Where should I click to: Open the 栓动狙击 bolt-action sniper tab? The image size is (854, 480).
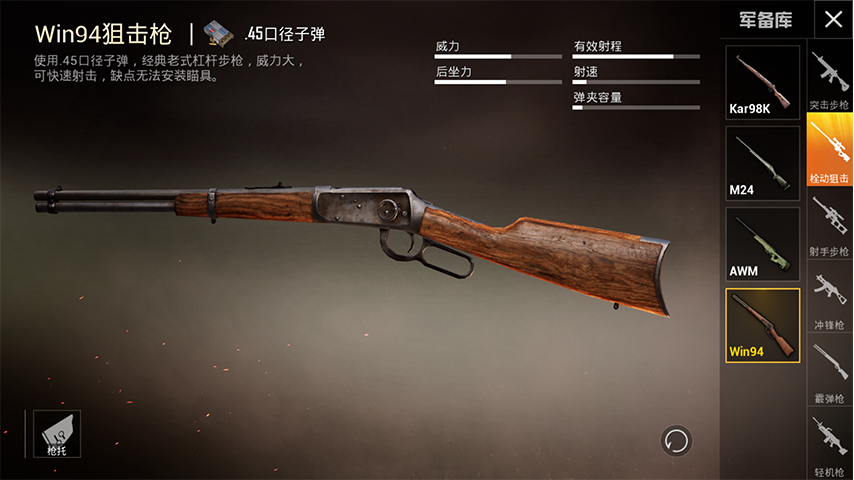tap(829, 151)
